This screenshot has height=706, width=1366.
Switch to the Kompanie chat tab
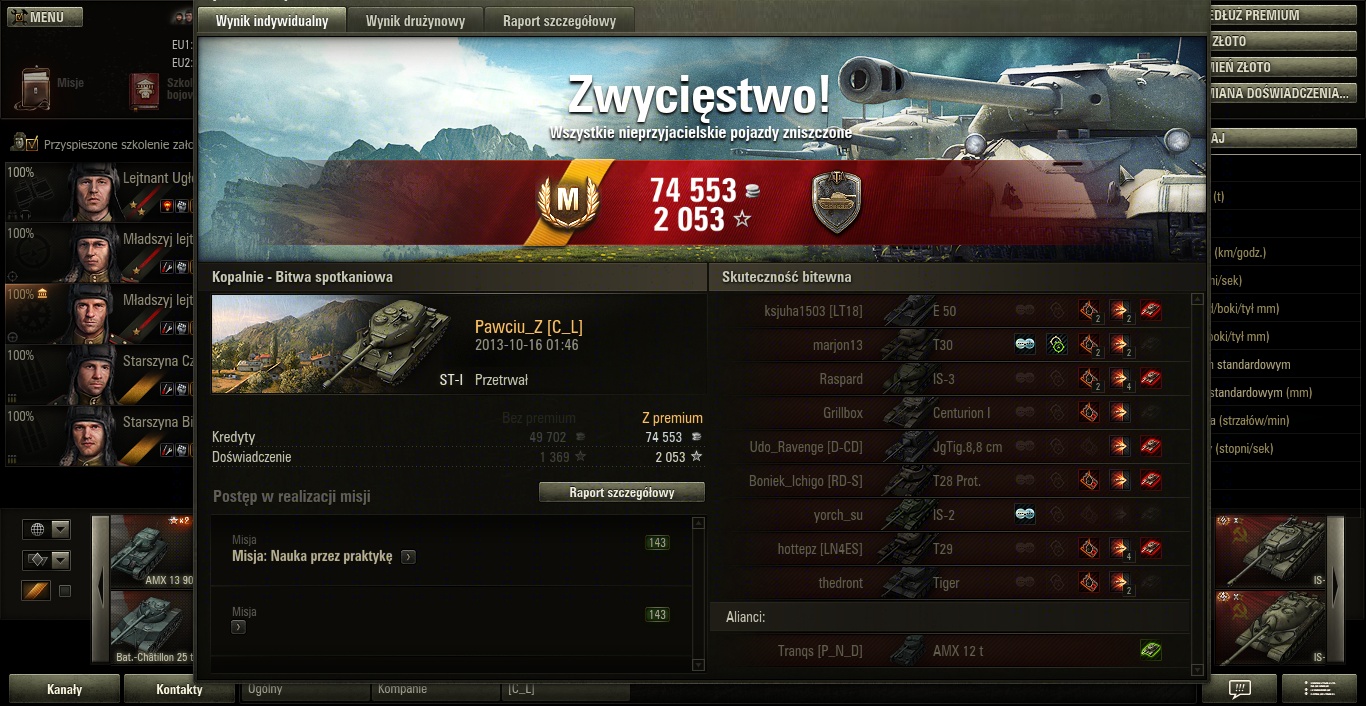coord(435,689)
